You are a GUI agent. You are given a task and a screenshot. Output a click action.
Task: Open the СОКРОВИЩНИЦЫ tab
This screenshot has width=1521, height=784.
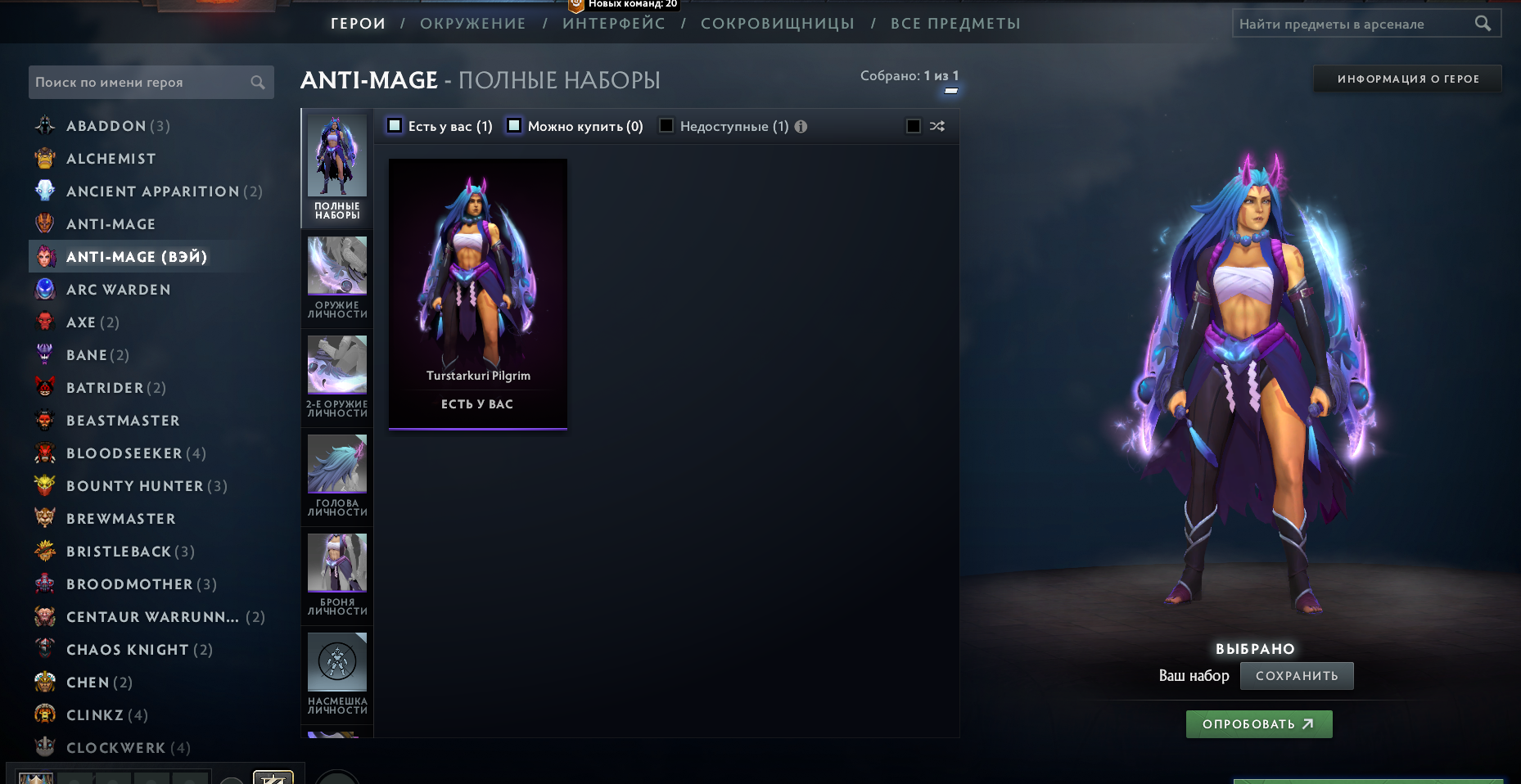(x=779, y=24)
